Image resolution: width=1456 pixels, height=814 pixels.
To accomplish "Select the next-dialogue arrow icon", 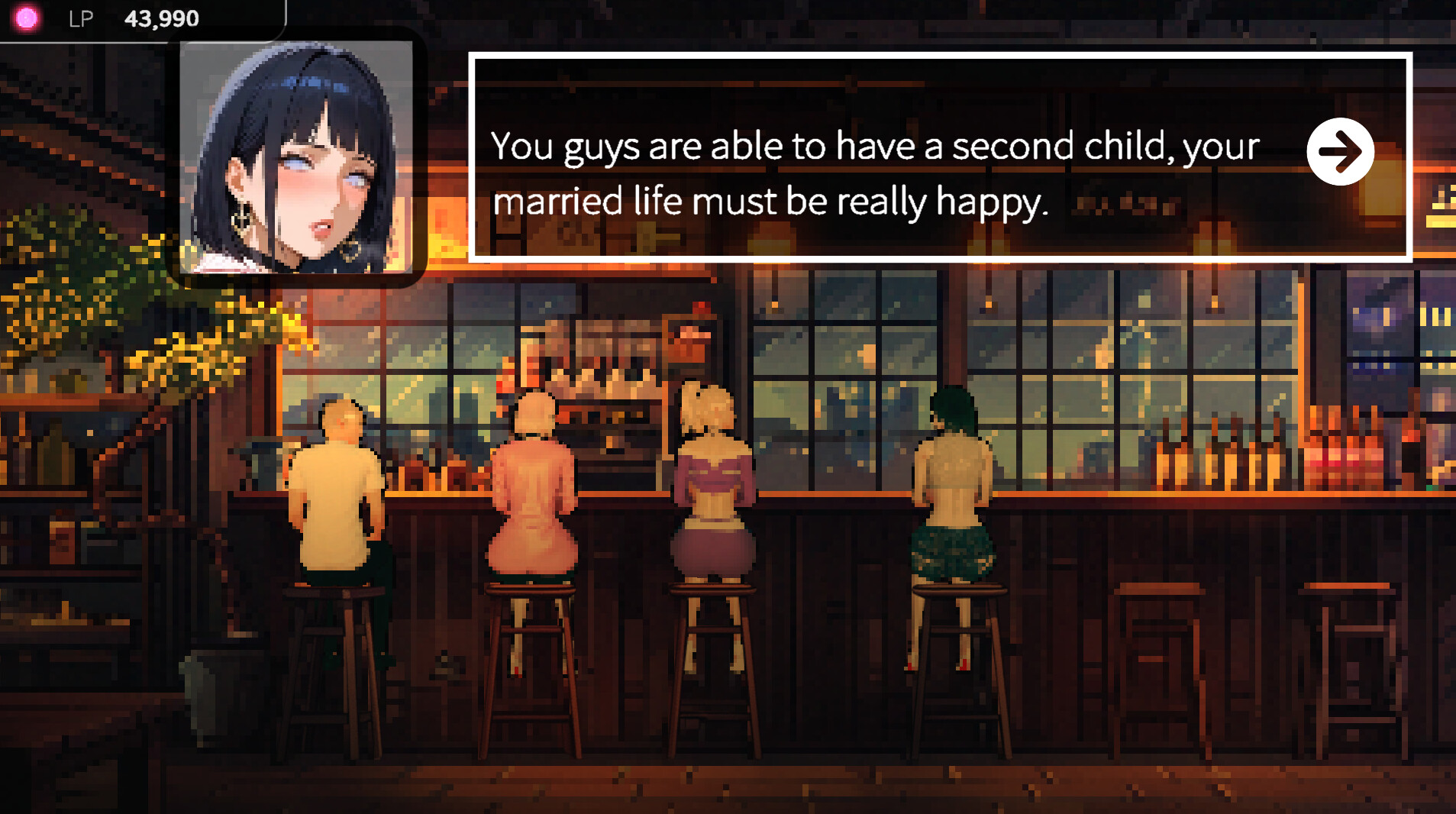I will point(1341,151).
